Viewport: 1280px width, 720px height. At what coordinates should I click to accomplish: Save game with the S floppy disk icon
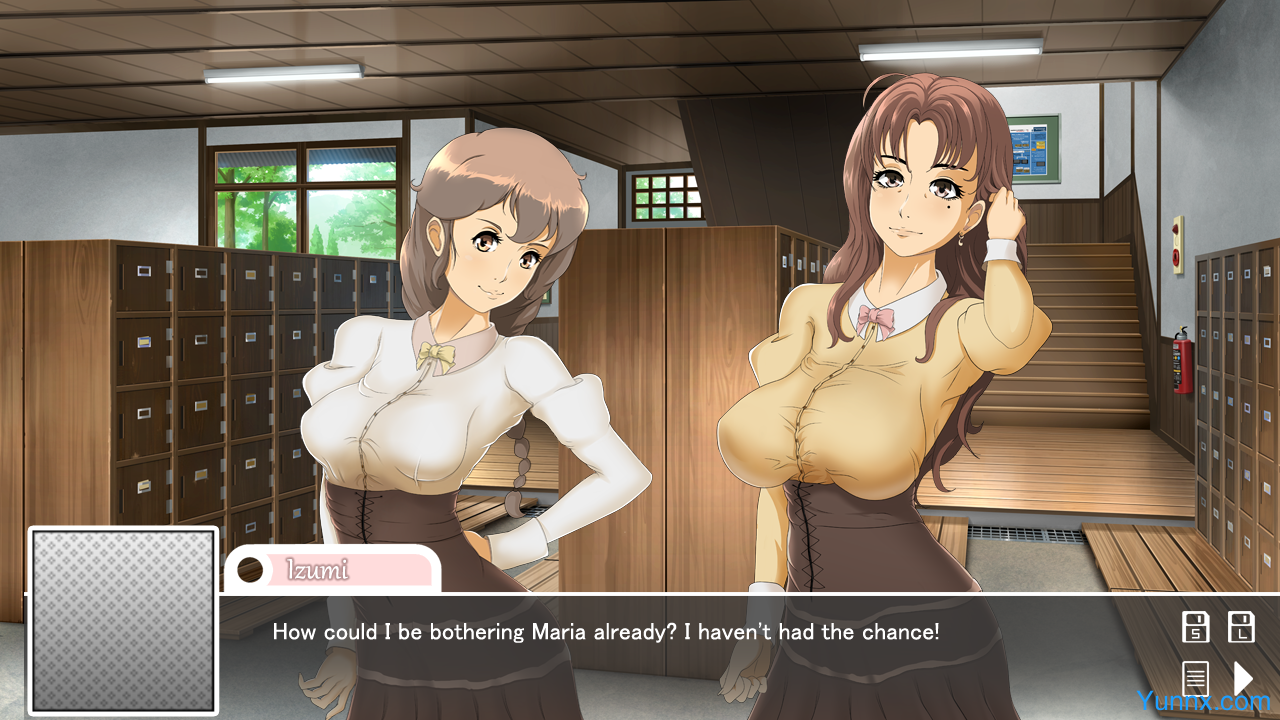coord(1195,627)
